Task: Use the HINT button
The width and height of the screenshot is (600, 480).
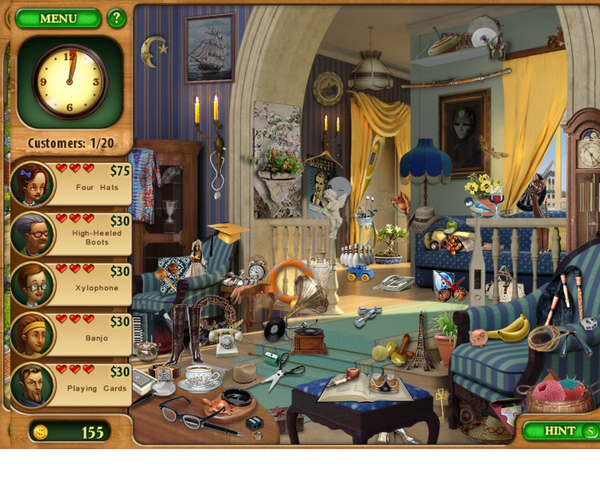Action: [x=559, y=431]
